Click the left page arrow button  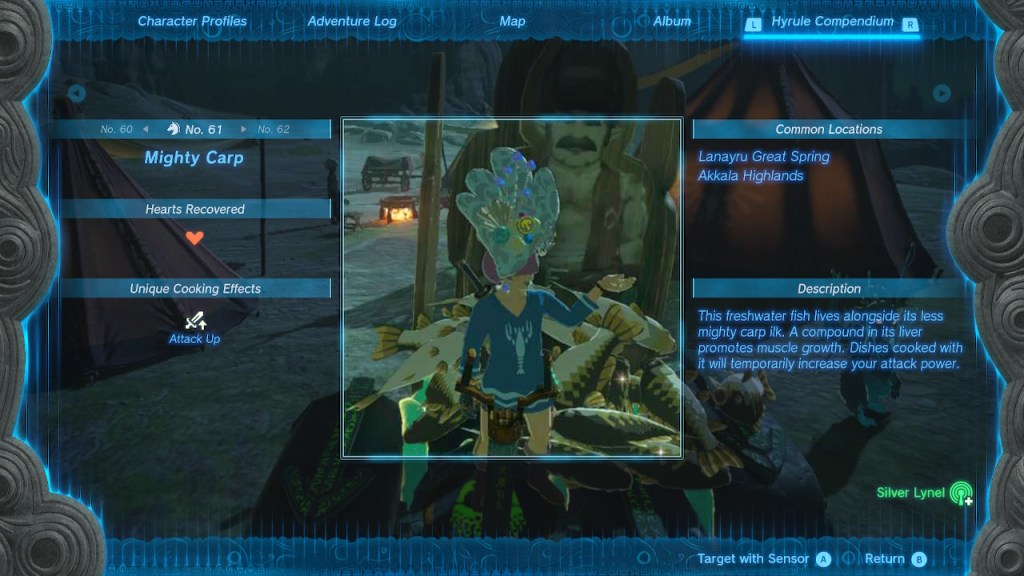[76, 93]
